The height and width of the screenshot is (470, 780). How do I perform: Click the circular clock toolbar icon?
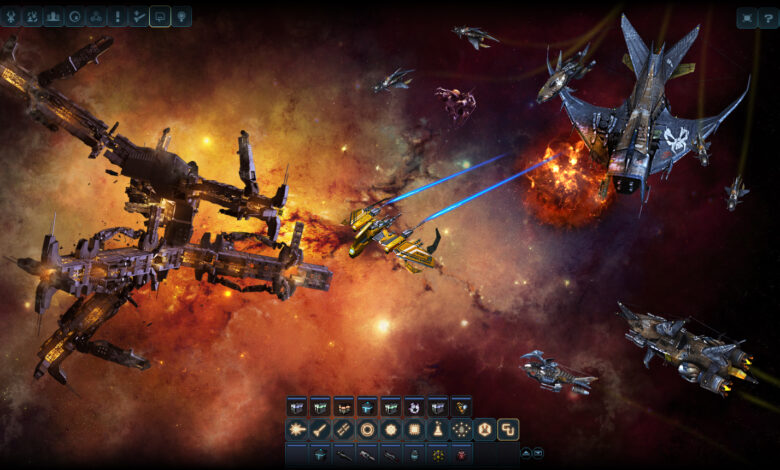(x=74, y=17)
